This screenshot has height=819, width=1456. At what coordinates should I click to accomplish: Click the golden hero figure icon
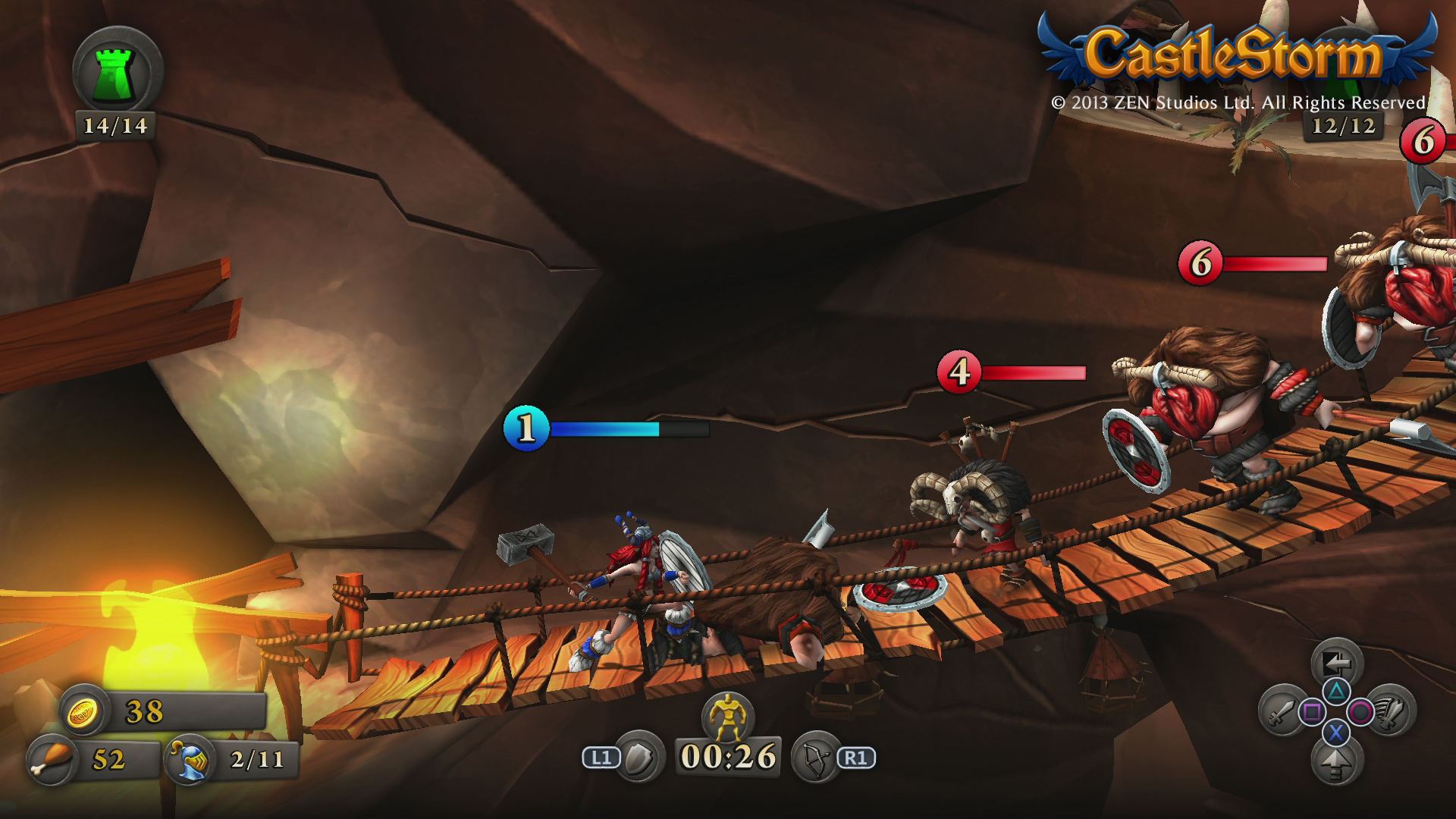coord(727,715)
